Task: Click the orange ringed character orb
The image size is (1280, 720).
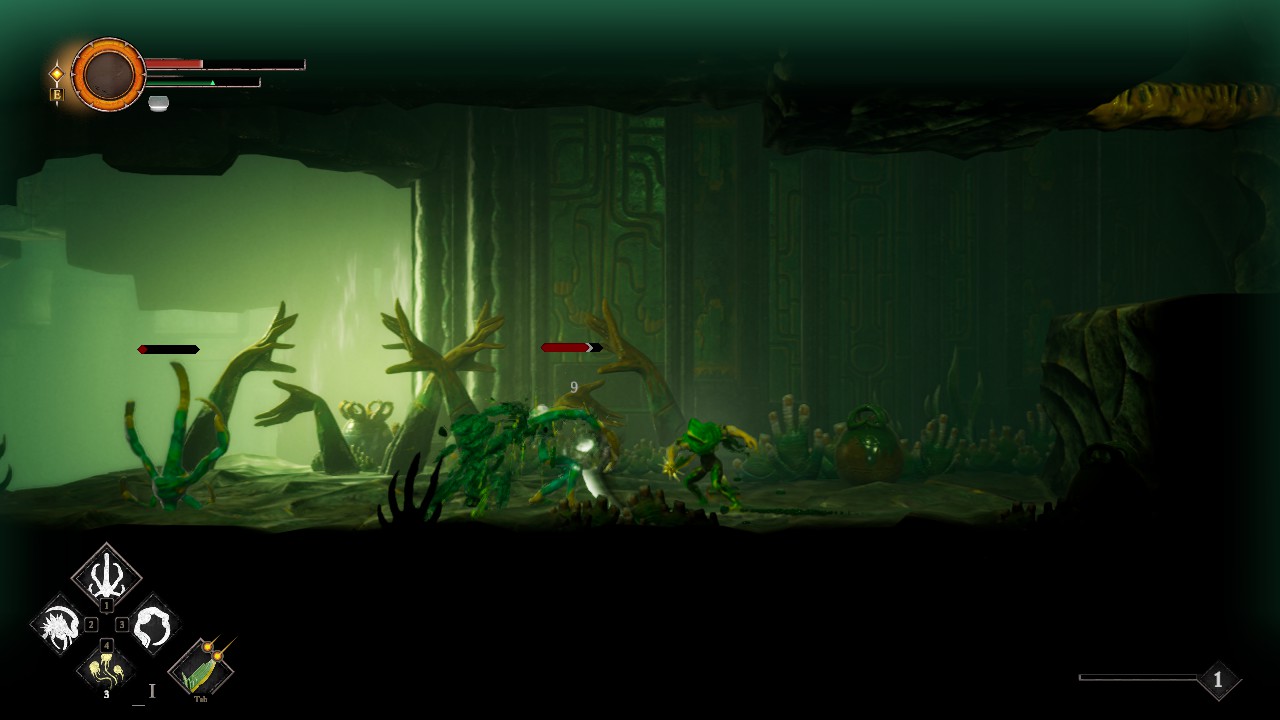Action: click(x=108, y=74)
